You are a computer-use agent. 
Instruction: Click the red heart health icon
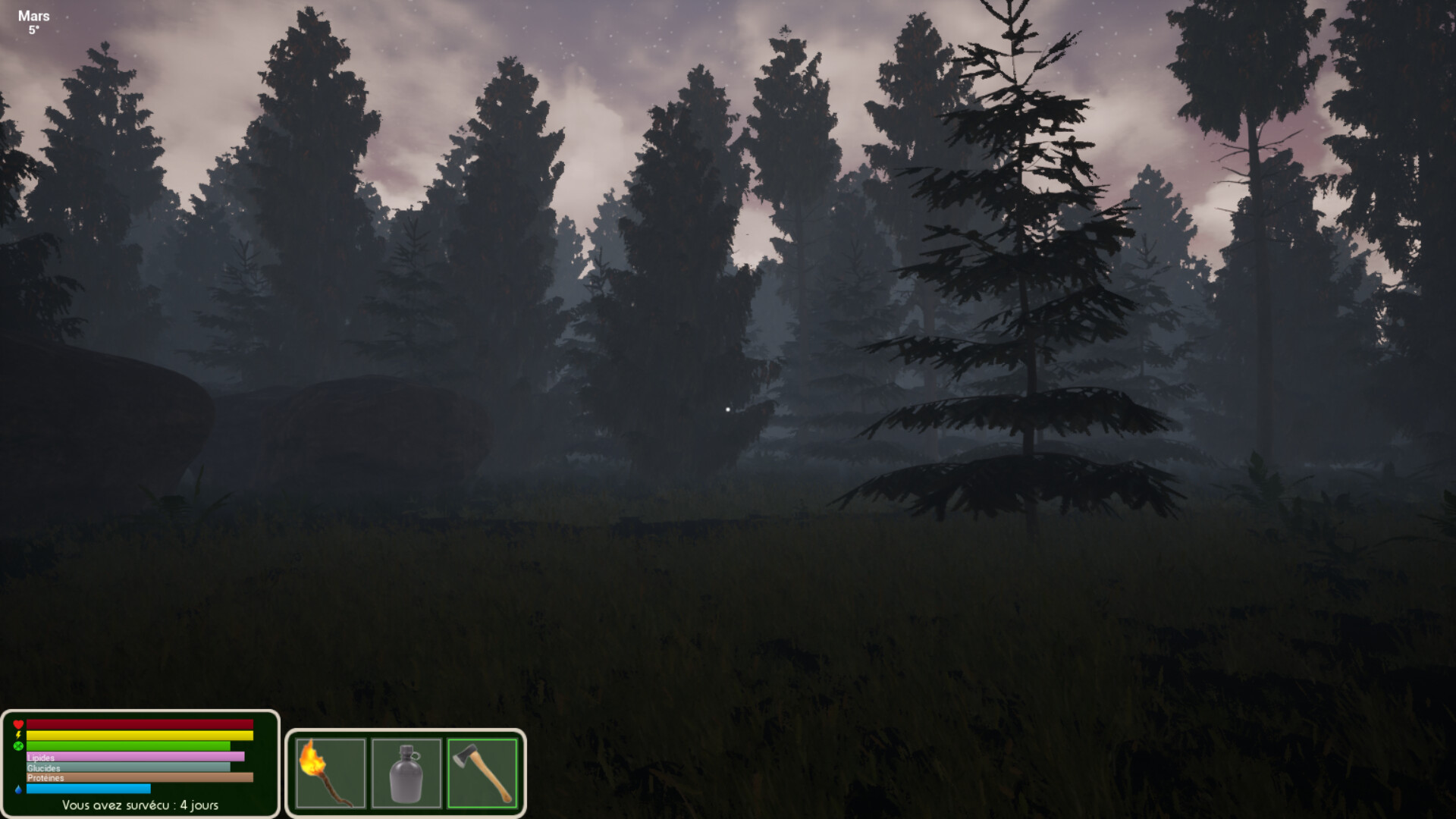click(18, 723)
